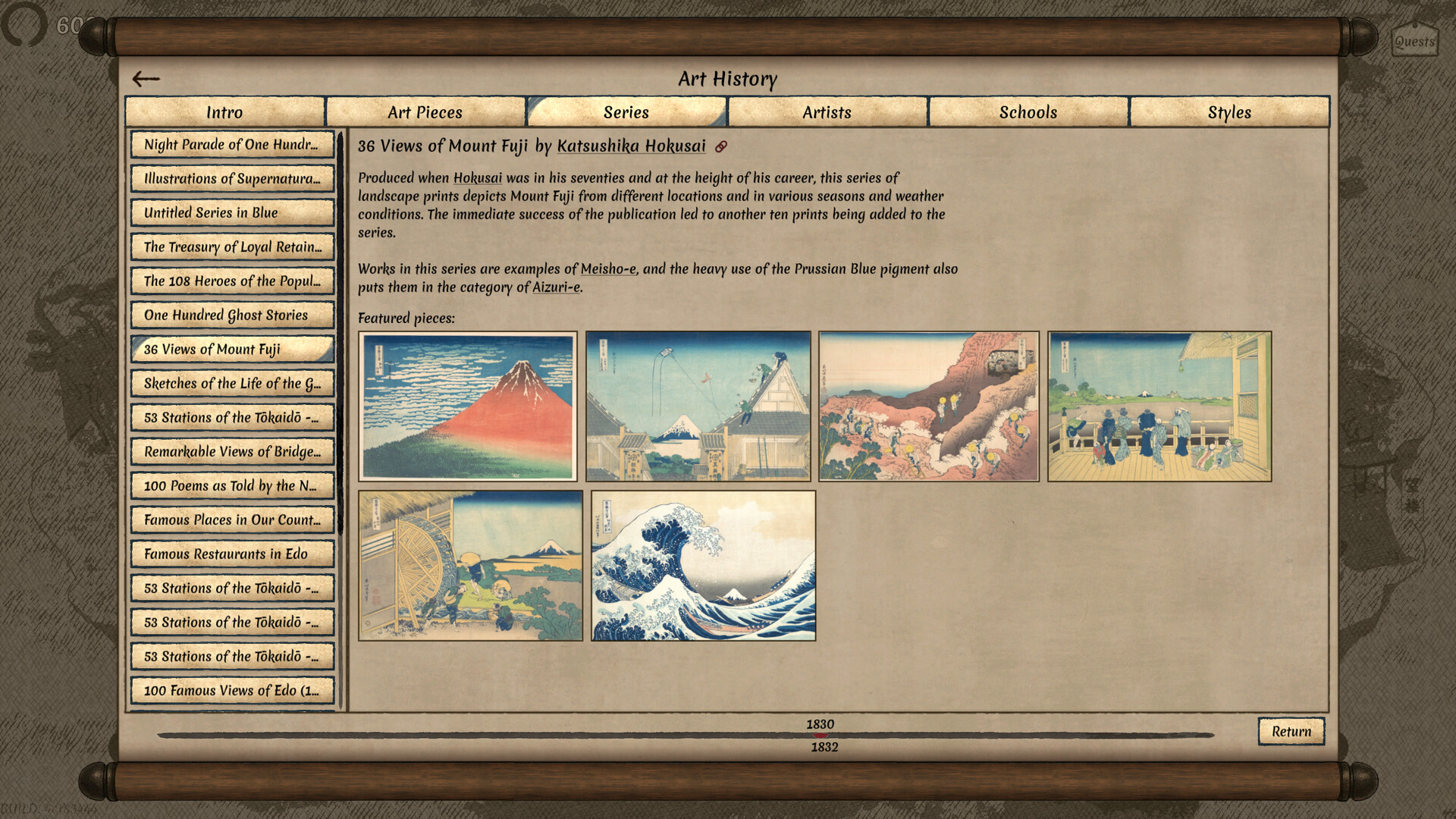Click the chain link icon next to Hokusai

(722, 146)
